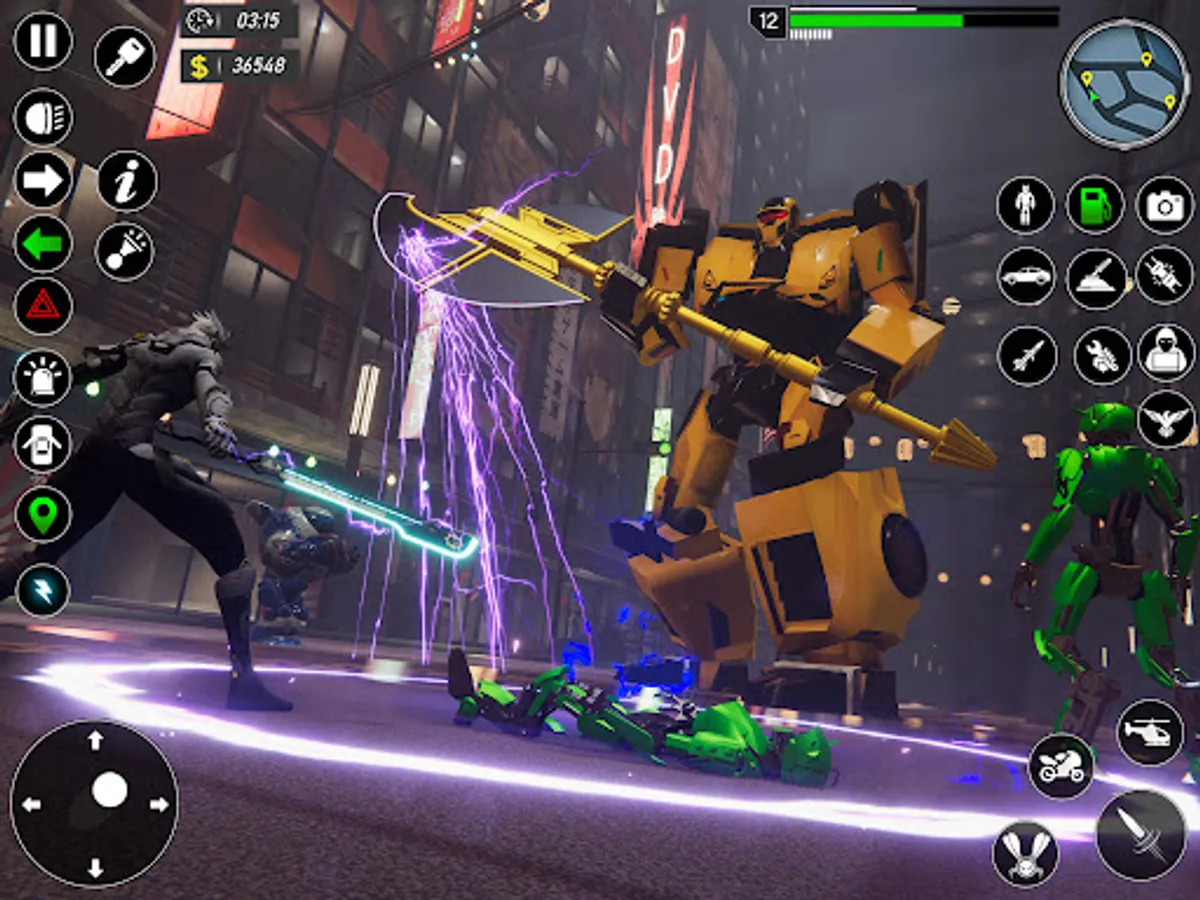This screenshot has width=1200, height=900.
Task: Switch view with the camera icon
Action: [1165, 205]
